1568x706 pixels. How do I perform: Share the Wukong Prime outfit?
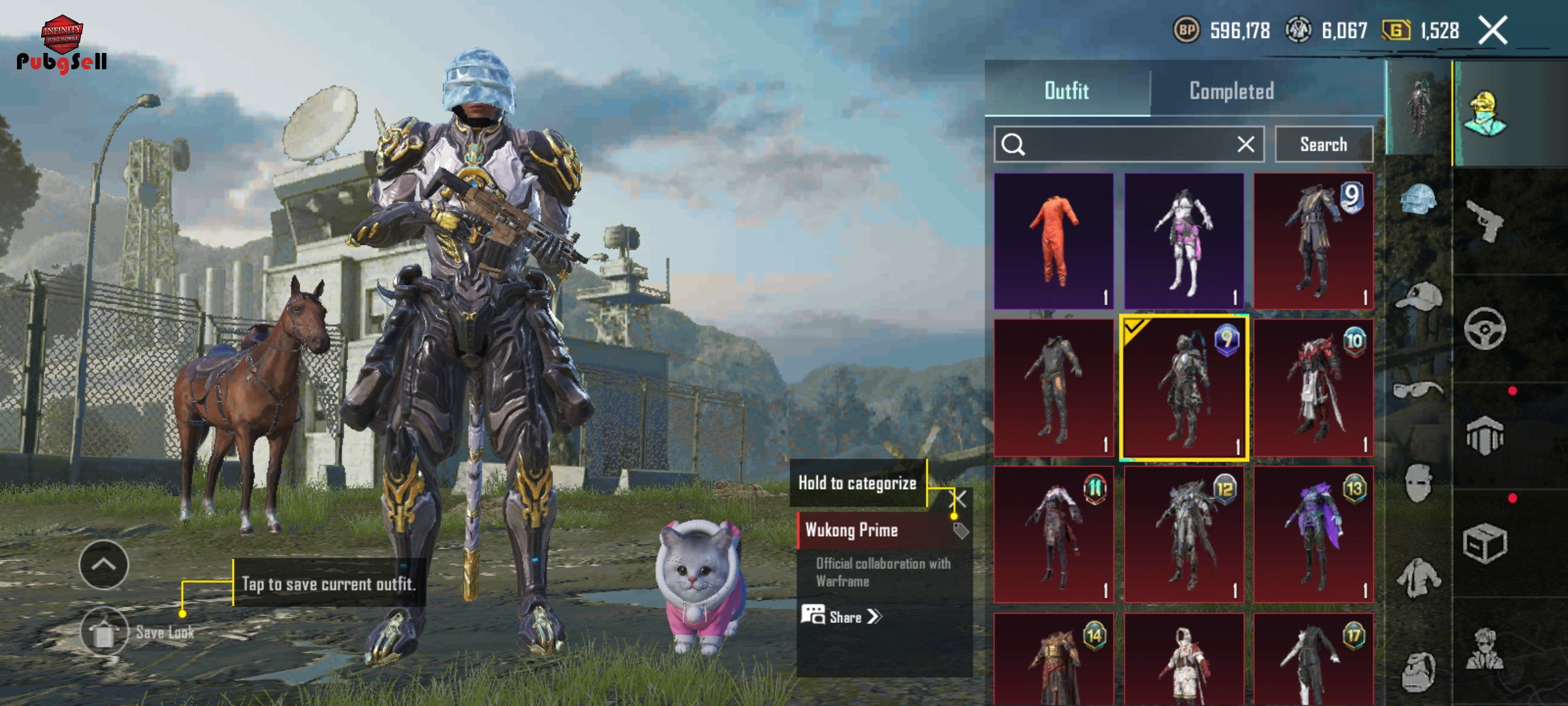(x=843, y=616)
